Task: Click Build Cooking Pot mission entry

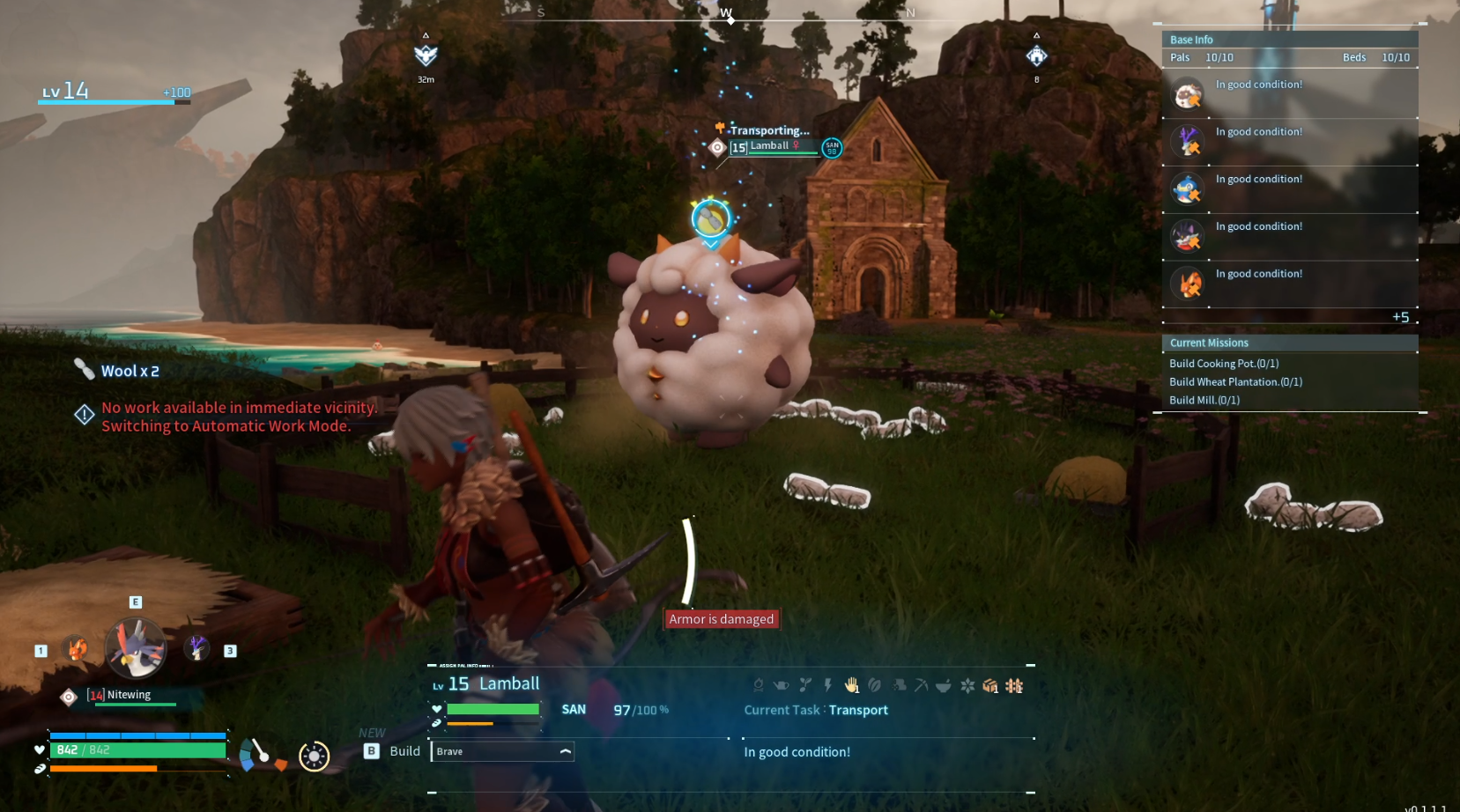Action: pyautogui.click(x=1223, y=363)
